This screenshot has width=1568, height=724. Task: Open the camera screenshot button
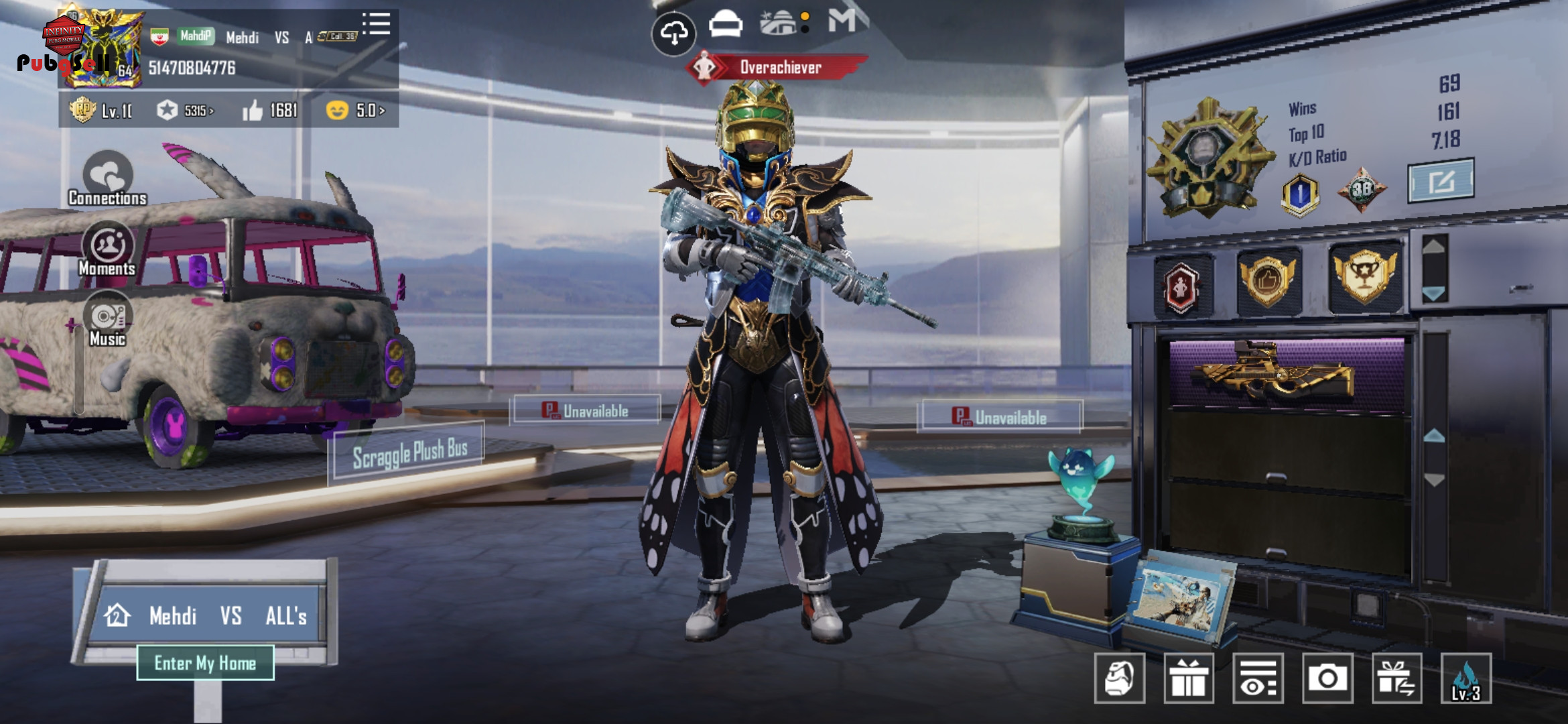(1327, 678)
